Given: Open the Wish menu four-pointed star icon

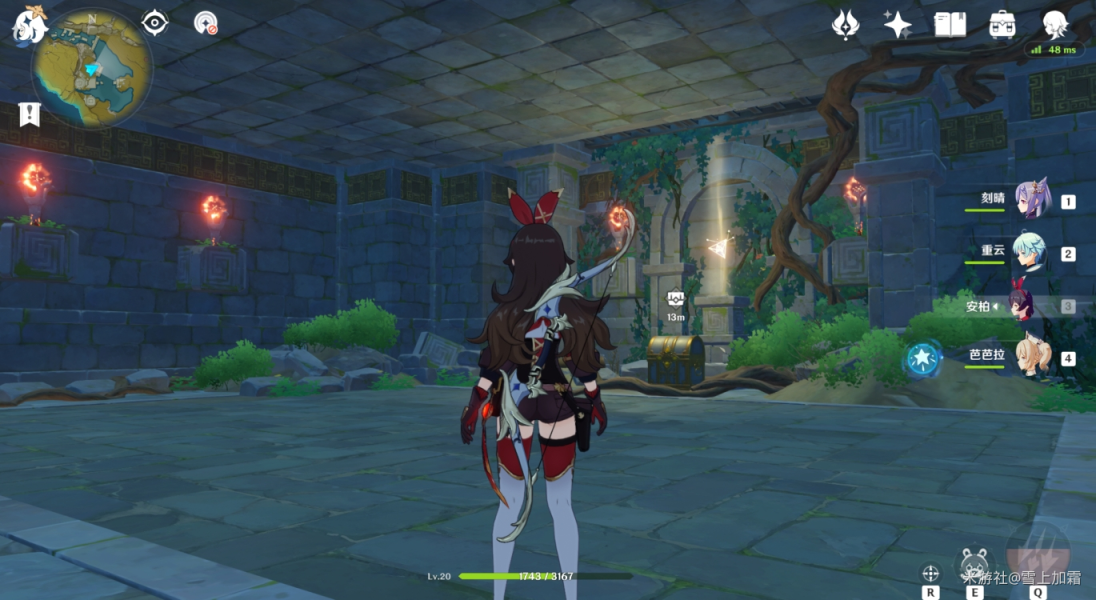Looking at the screenshot, I should tap(897, 25).
